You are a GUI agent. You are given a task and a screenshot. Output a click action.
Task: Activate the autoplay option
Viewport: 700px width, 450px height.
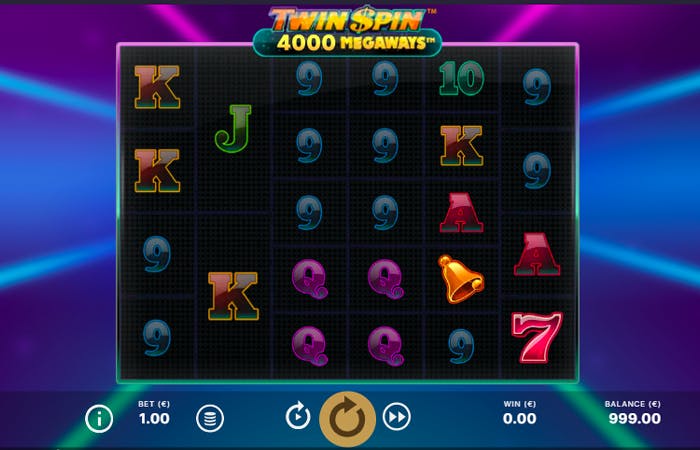coord(298,416)
